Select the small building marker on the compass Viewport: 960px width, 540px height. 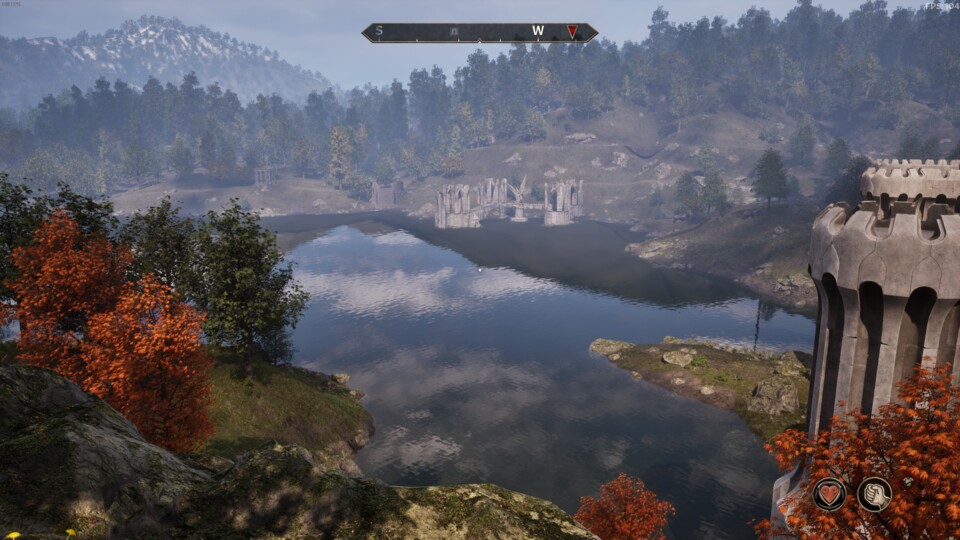click(454, 32)
